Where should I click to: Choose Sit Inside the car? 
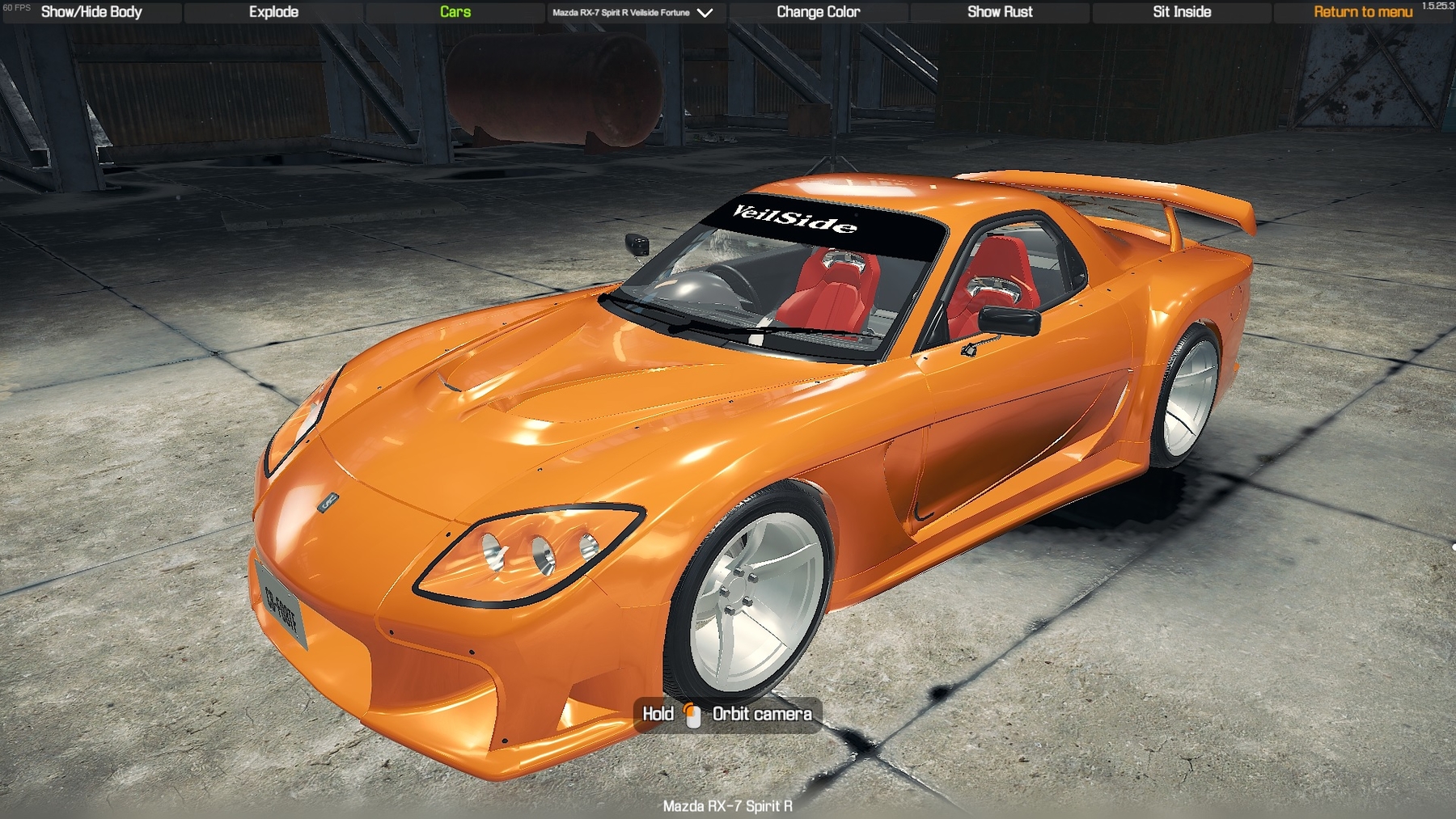(x=1182, y=12)
